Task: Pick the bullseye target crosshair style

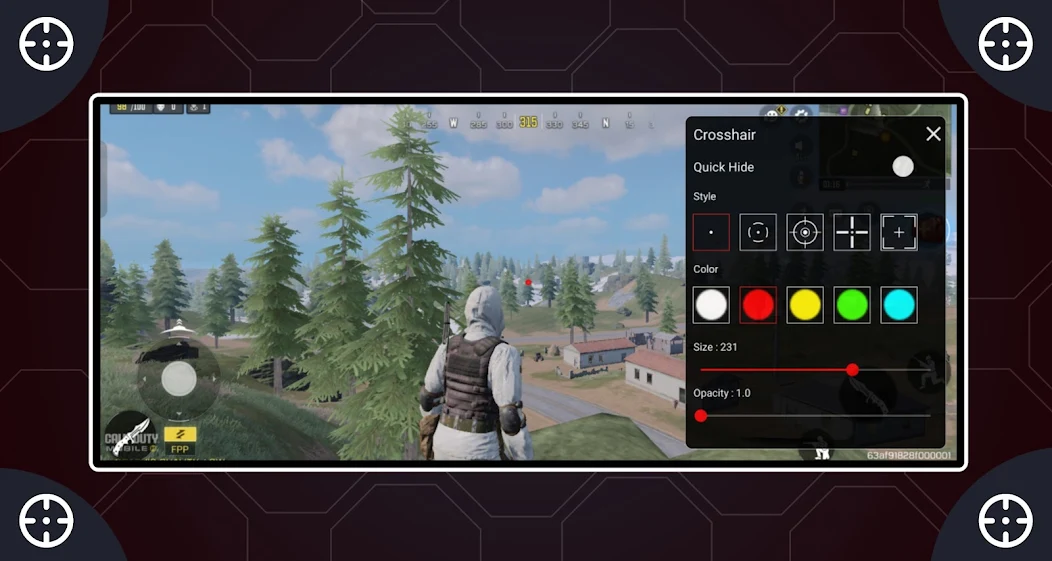Action: pos(805,232)
